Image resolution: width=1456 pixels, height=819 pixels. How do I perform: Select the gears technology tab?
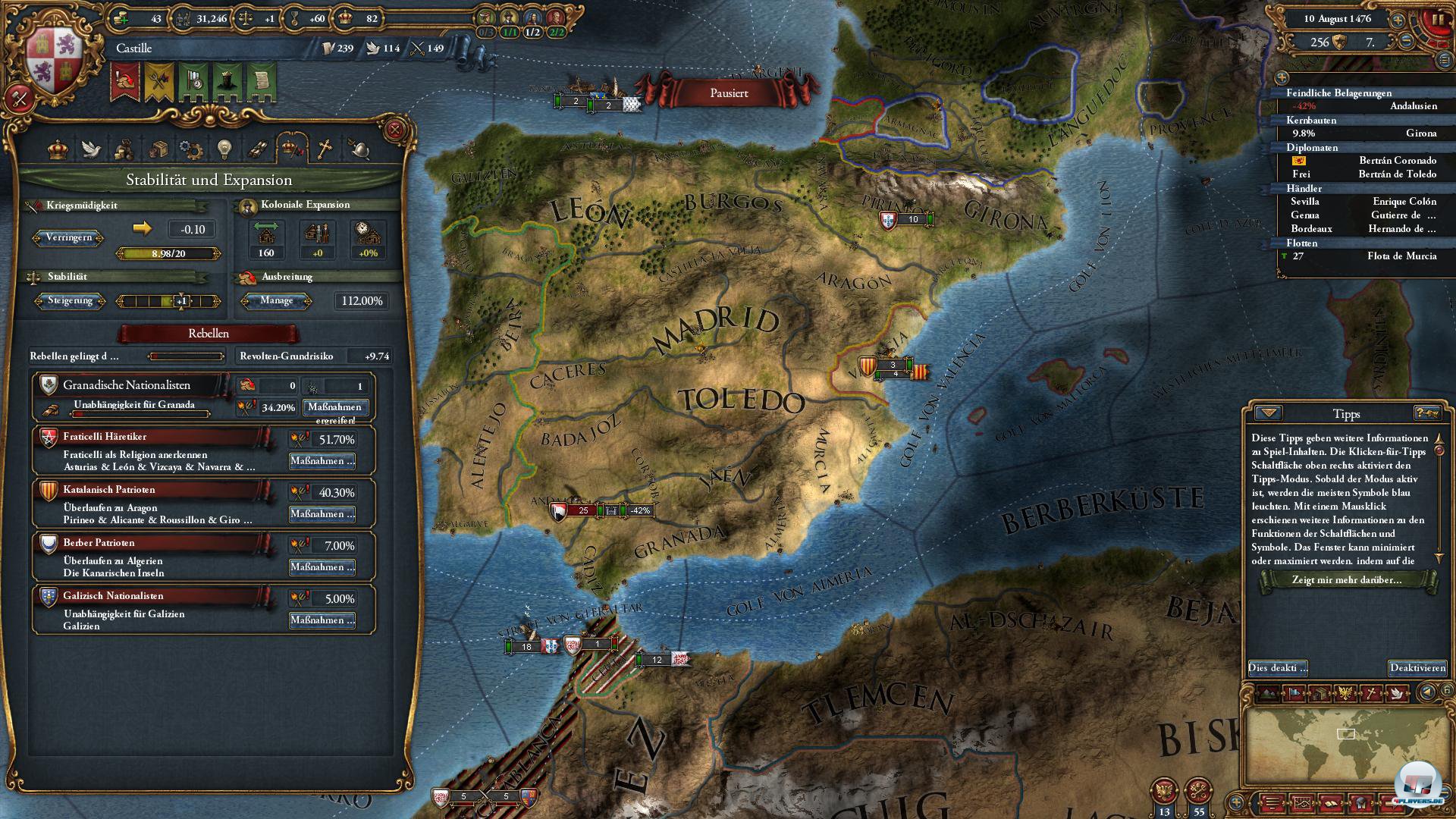(190, 149)
